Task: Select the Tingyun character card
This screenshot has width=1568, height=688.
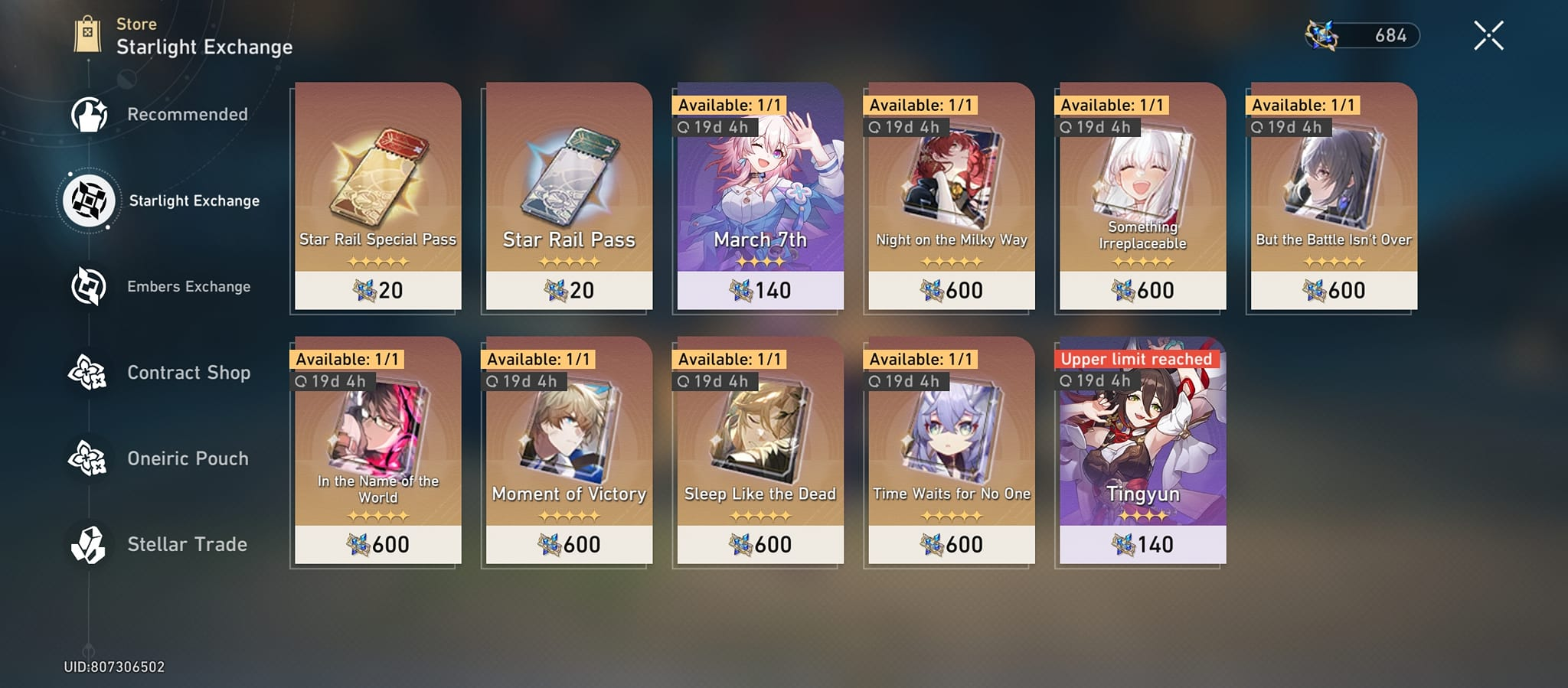Action: (x=1140, y=452)
